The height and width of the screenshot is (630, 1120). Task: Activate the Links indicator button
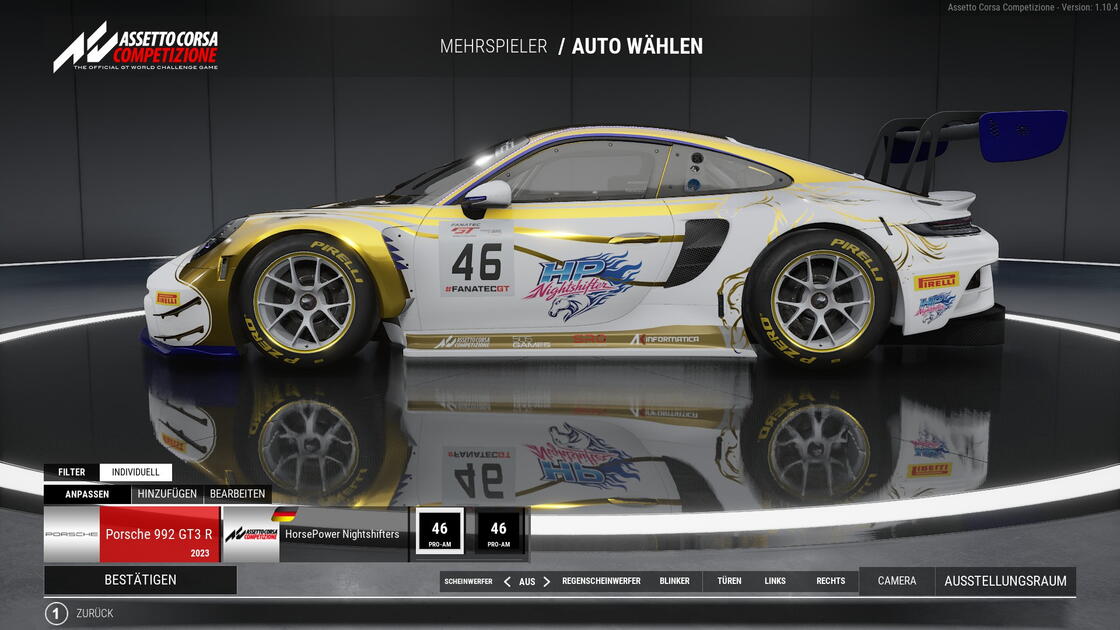(775, 581)
